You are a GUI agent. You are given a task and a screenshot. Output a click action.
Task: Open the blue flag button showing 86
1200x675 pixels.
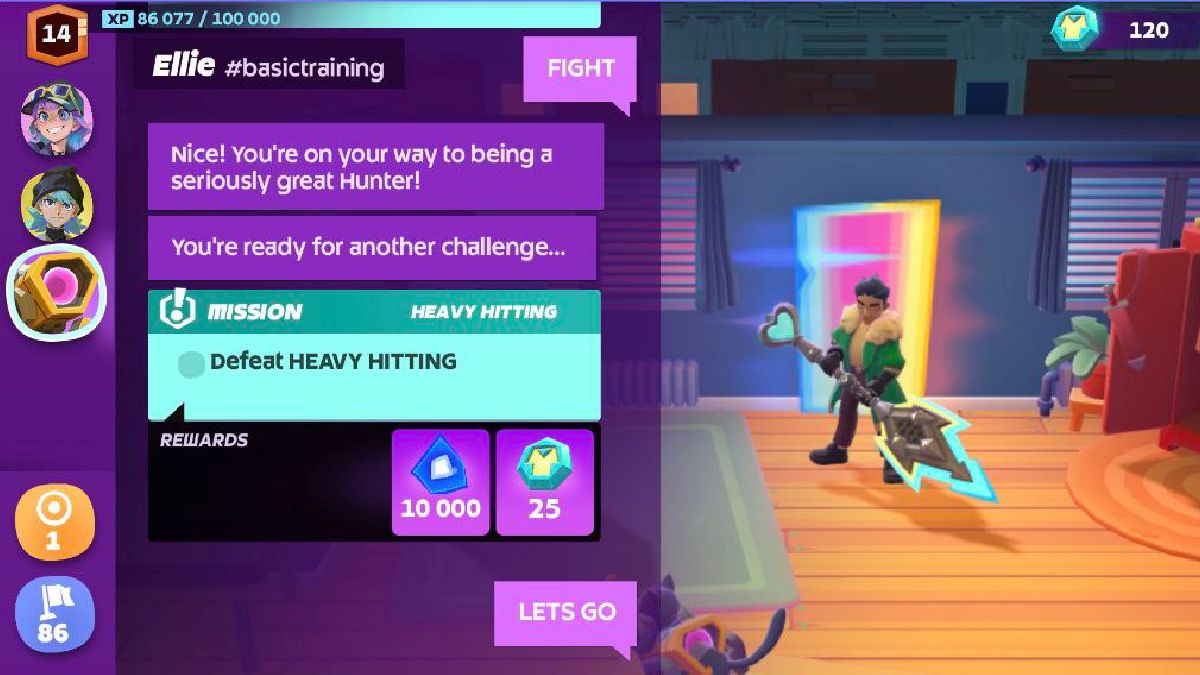click(x=55, y=613)
